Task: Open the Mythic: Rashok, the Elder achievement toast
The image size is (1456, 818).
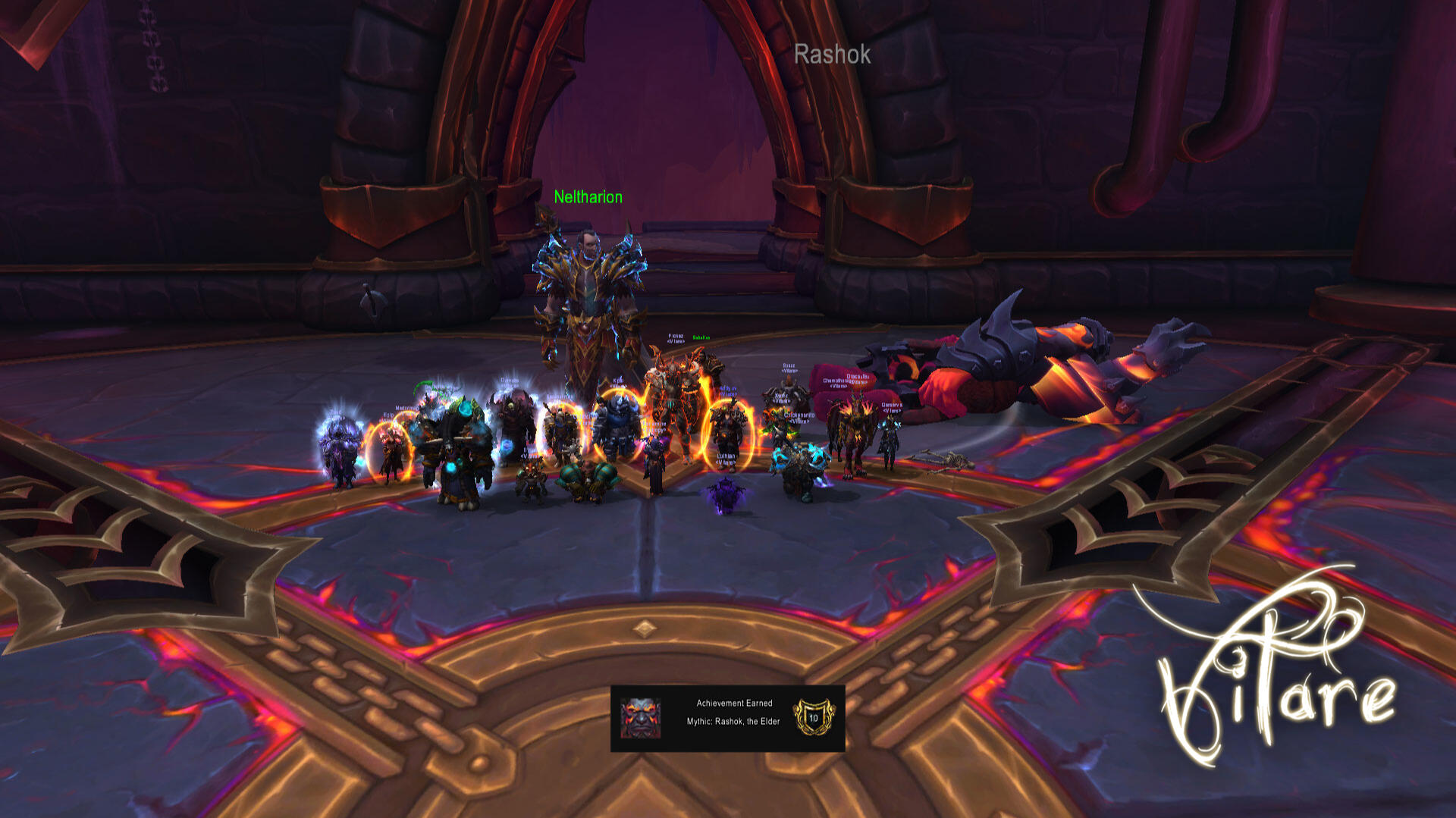Action: click(x=727, y=718)
